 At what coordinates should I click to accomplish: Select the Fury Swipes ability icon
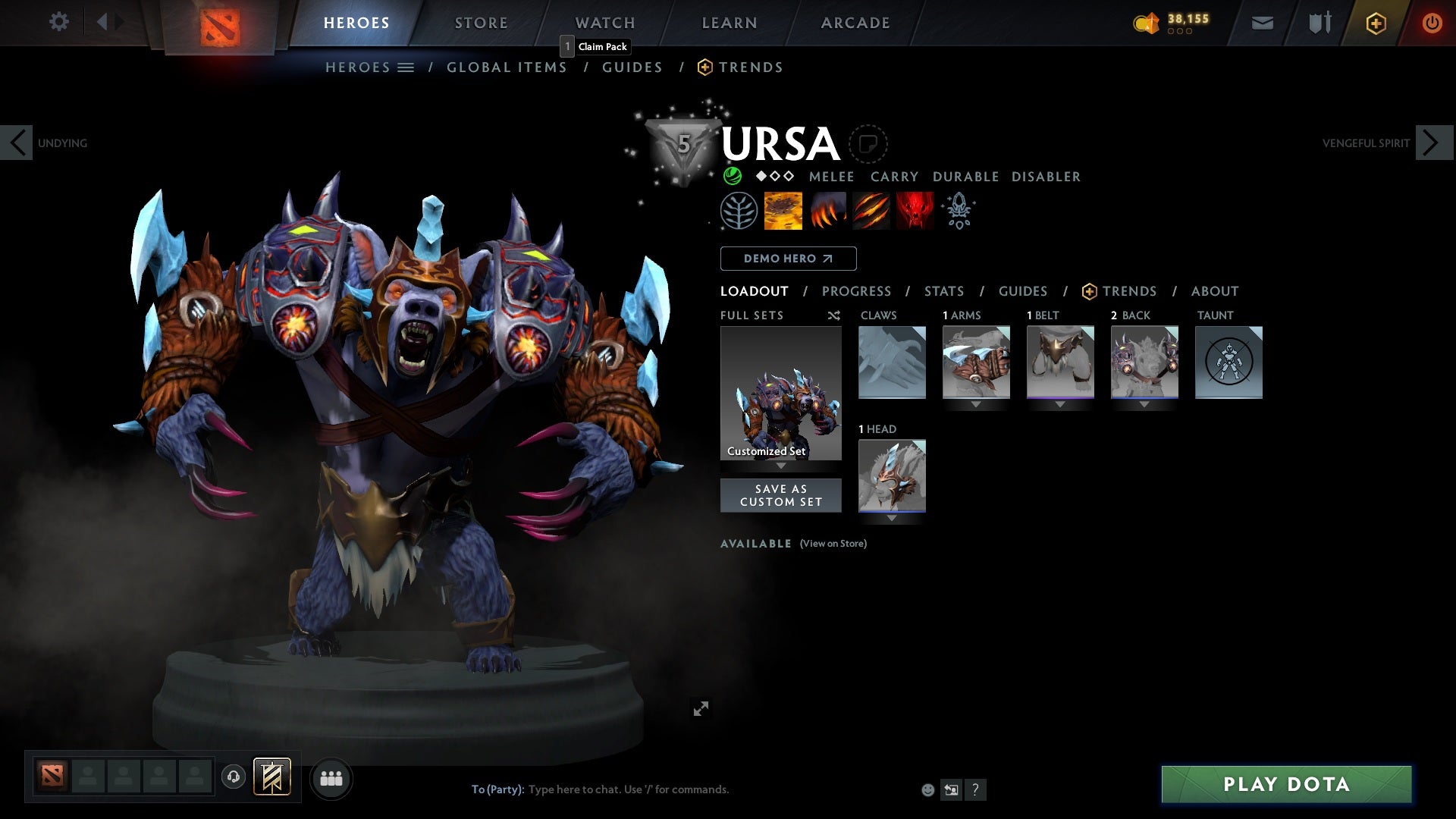pos(871,211)
